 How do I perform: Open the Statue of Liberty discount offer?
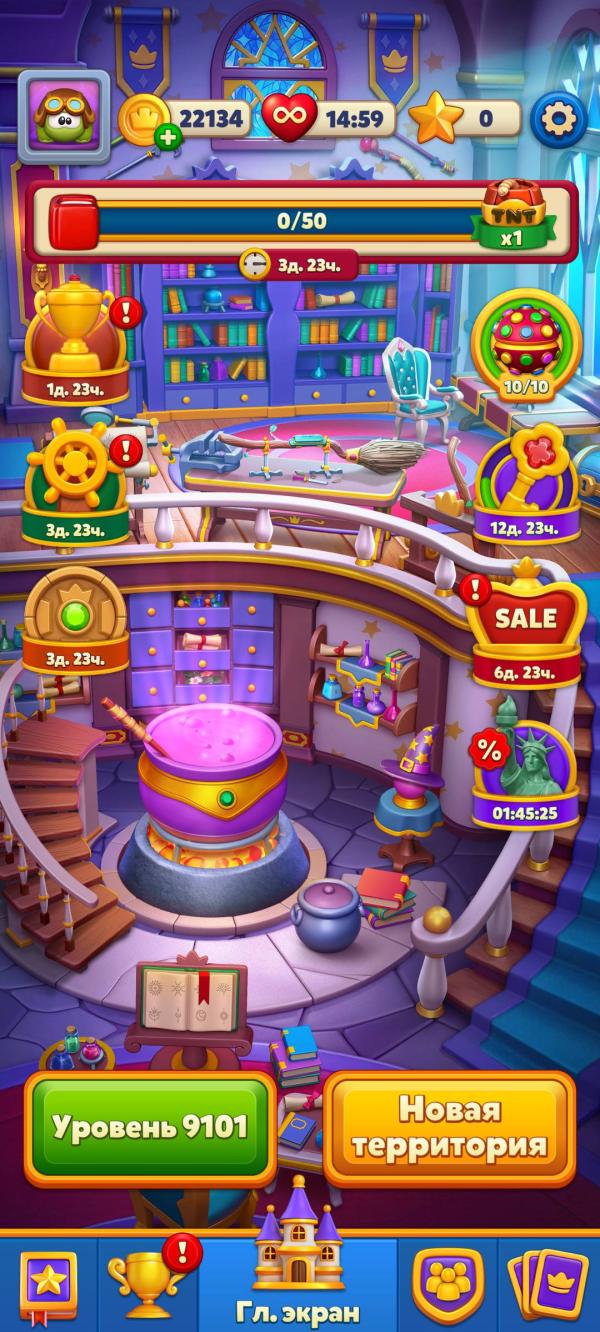(x=526, y=774)
